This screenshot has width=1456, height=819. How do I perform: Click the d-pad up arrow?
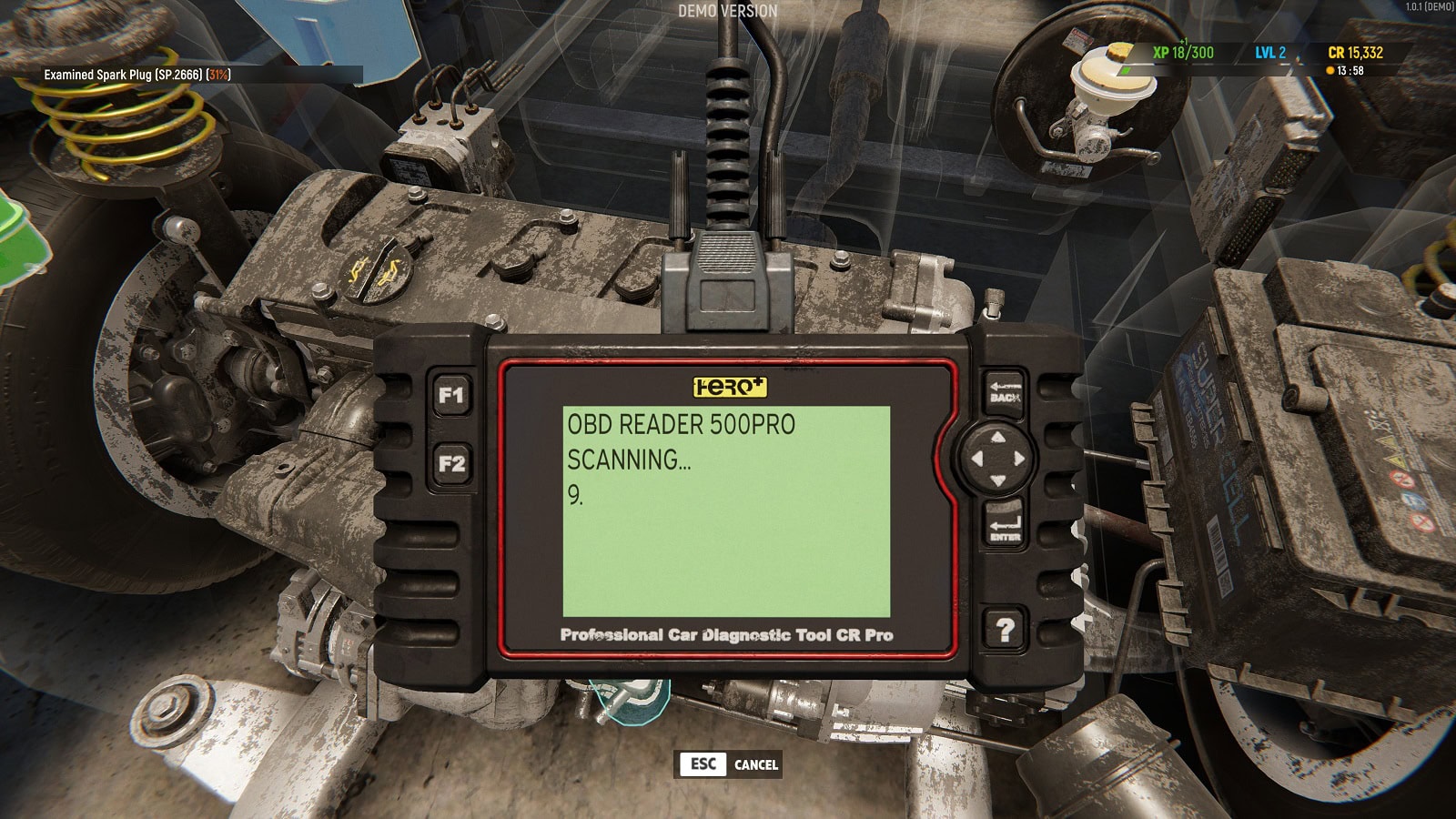coord(998,439)
